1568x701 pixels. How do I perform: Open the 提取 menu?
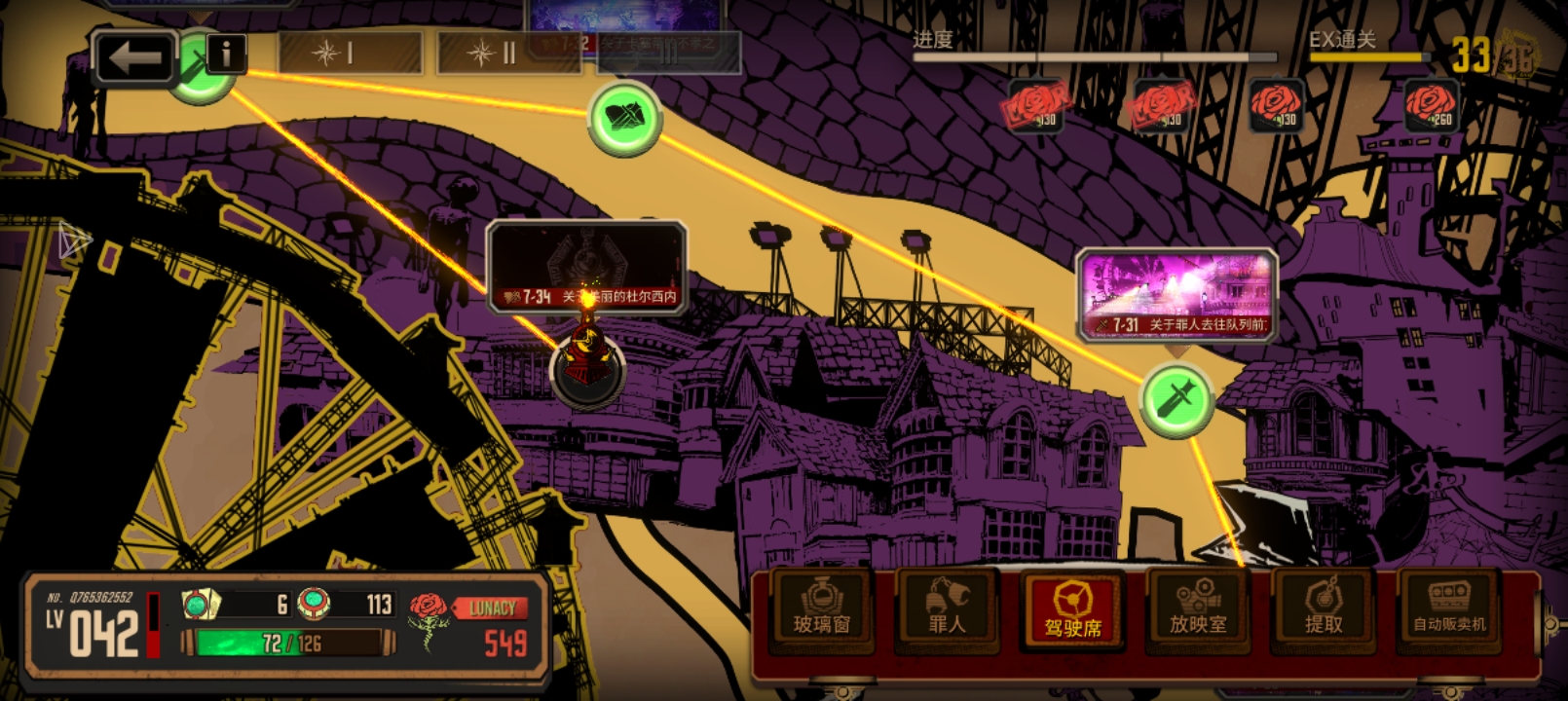point(1324,609)
